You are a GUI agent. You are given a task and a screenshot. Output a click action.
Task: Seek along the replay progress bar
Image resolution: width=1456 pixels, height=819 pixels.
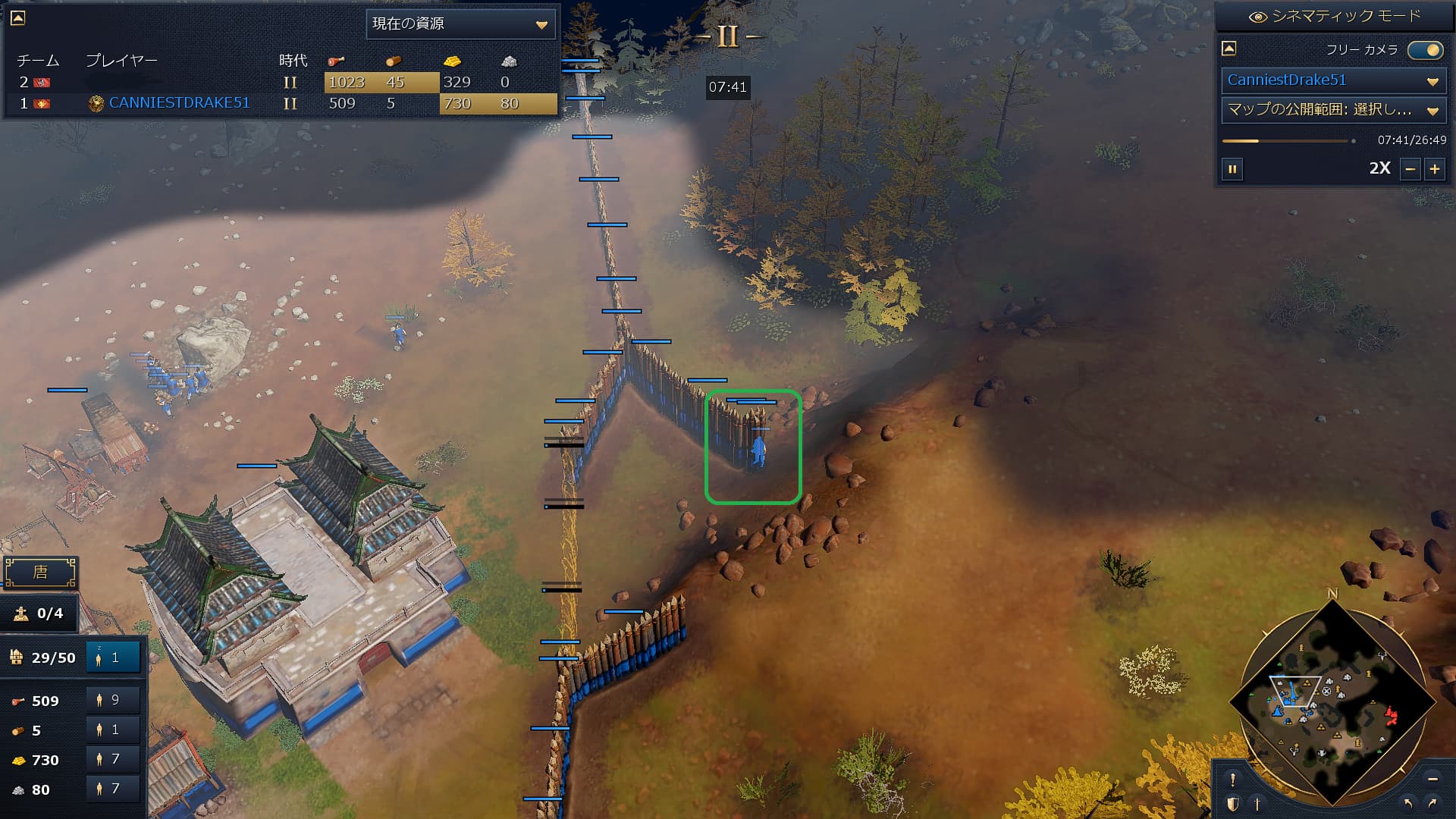point(1287,141)
